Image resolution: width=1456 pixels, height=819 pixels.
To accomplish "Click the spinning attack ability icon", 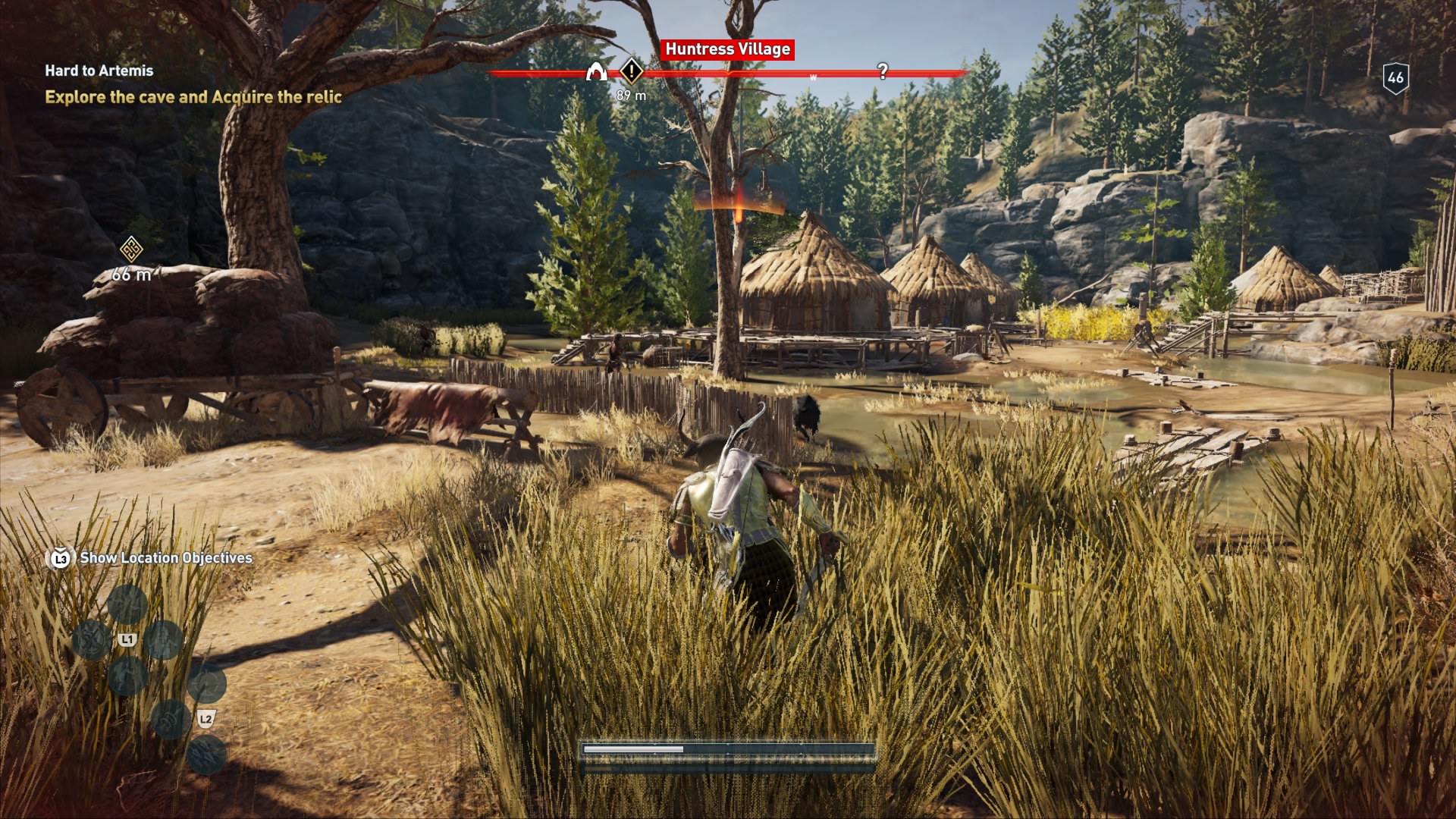I will pyautogui.click(x=93, y=641).
